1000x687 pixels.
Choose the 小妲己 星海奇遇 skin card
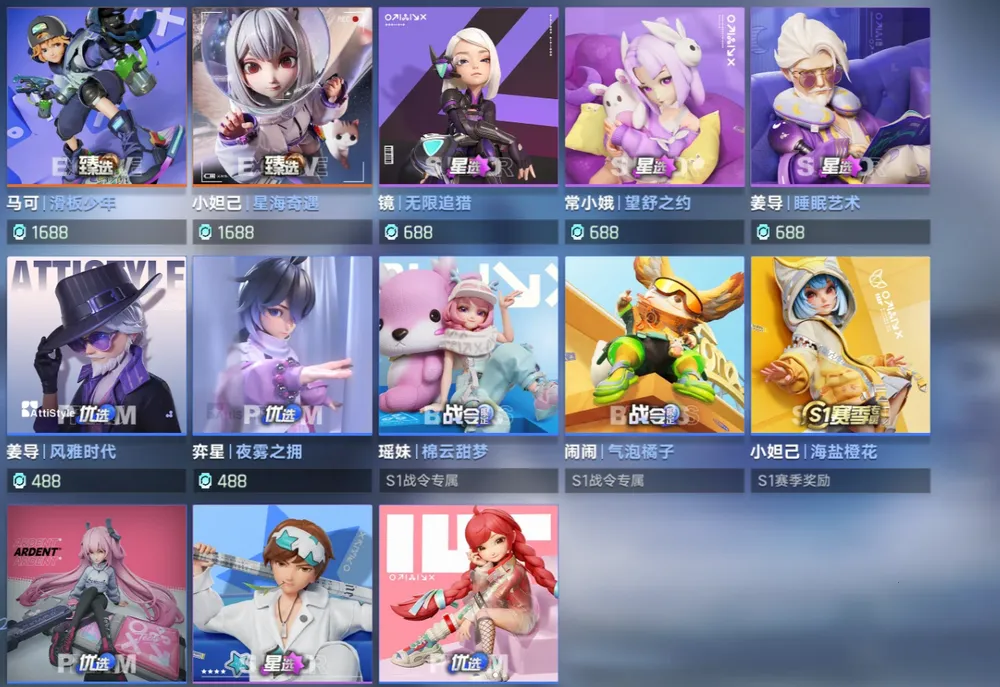(282, 97)
